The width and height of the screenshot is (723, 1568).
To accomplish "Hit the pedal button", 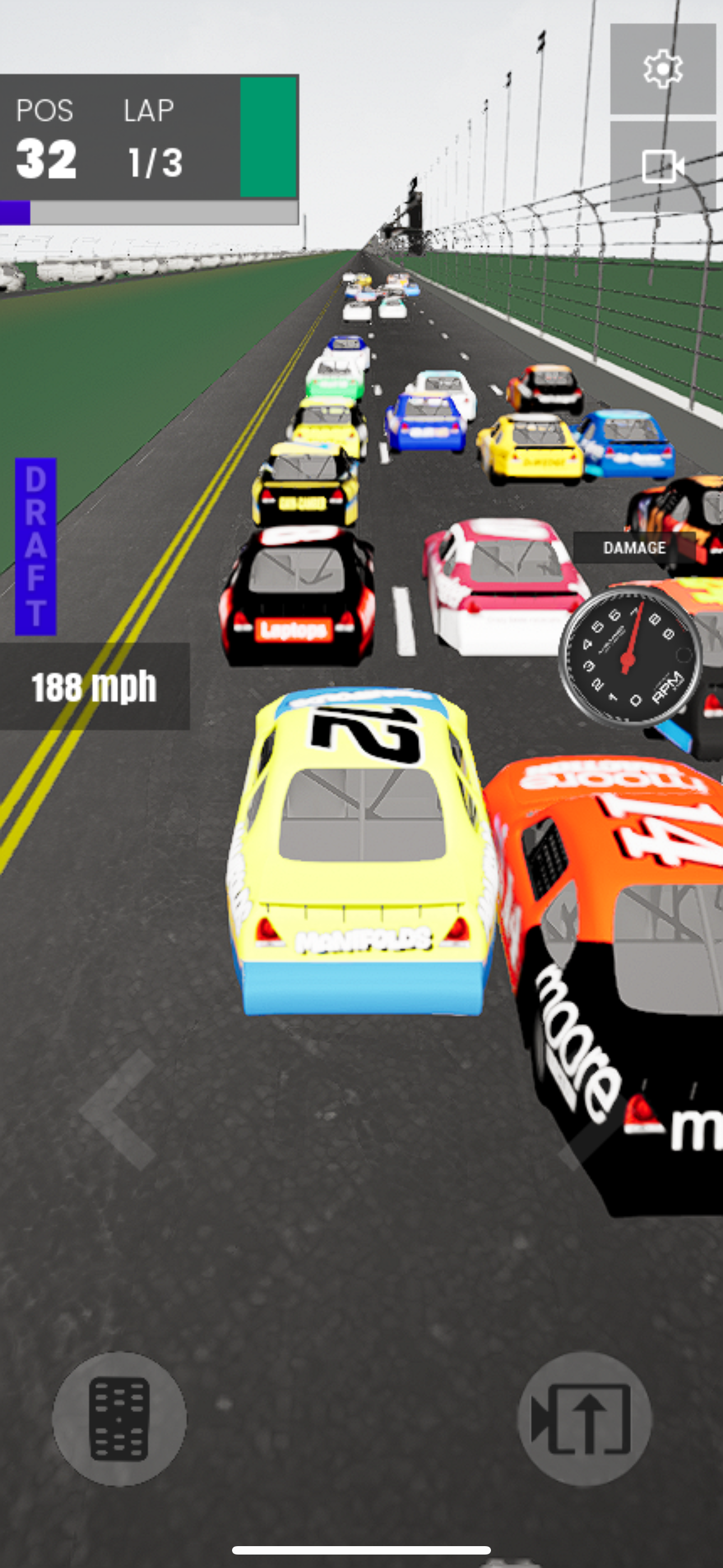I will (119, 1419).
